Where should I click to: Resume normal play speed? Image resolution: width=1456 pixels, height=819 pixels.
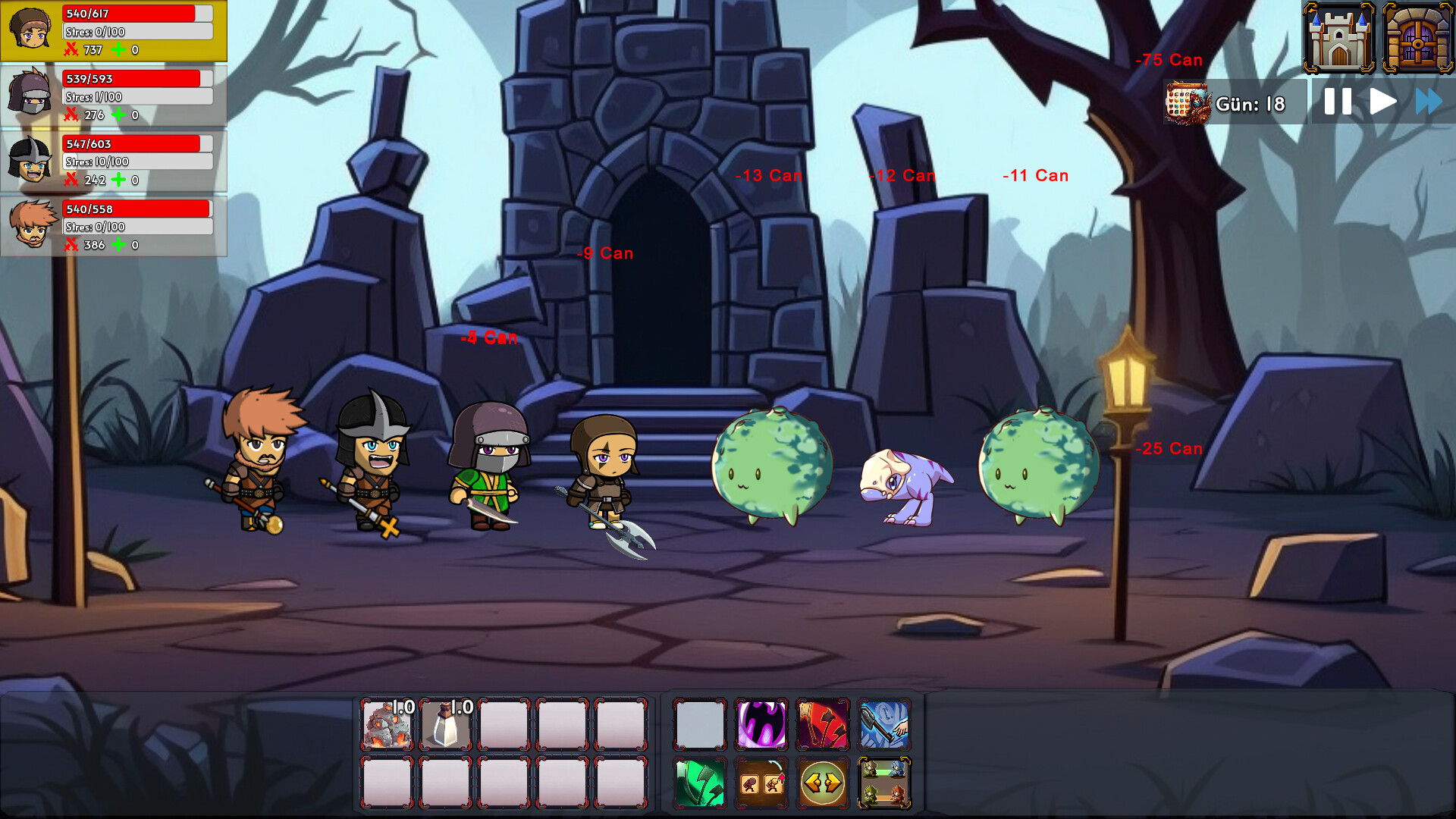point(1382,102)
